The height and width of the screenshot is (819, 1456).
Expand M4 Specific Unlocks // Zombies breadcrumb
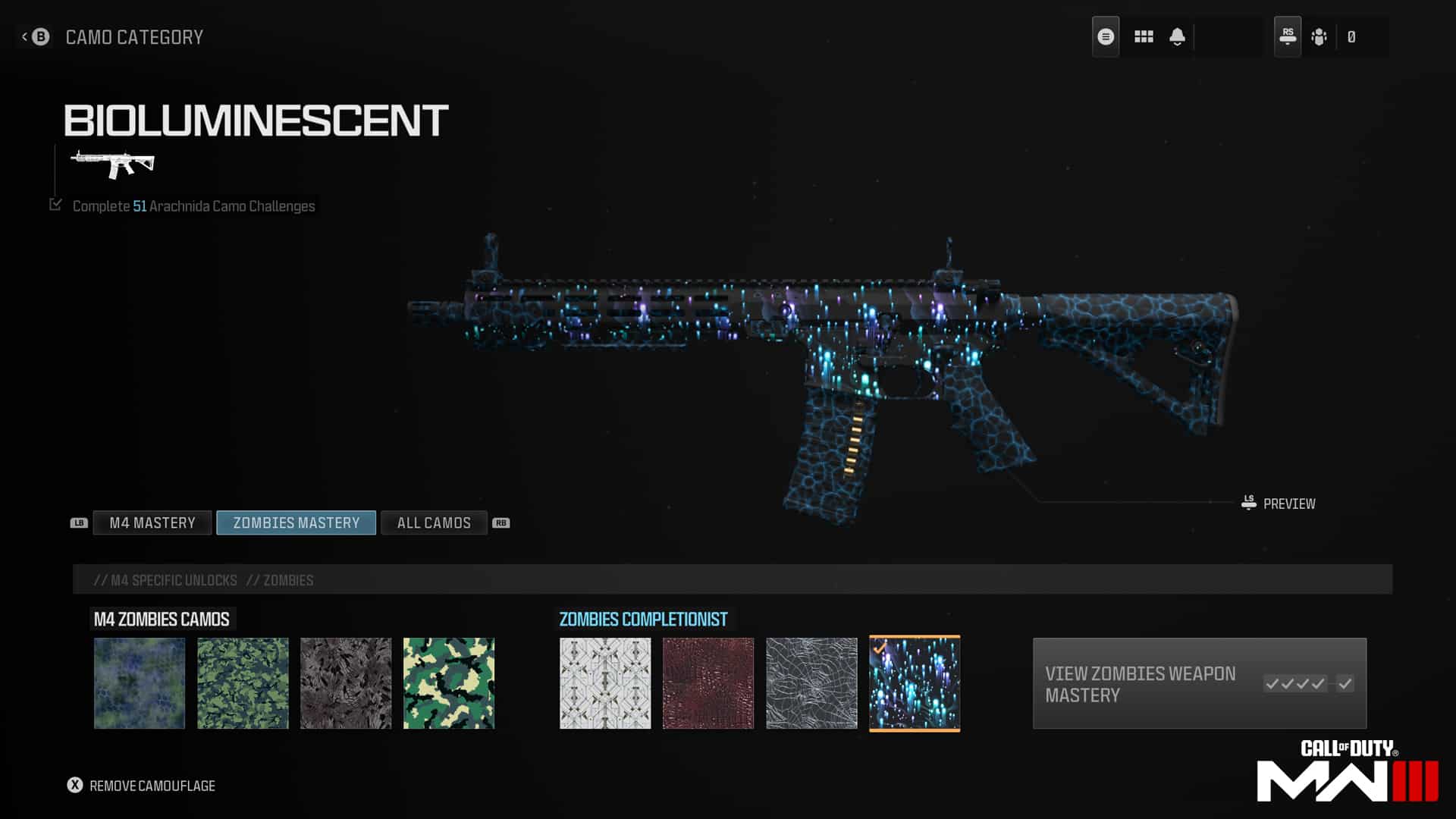click(203, 579)
